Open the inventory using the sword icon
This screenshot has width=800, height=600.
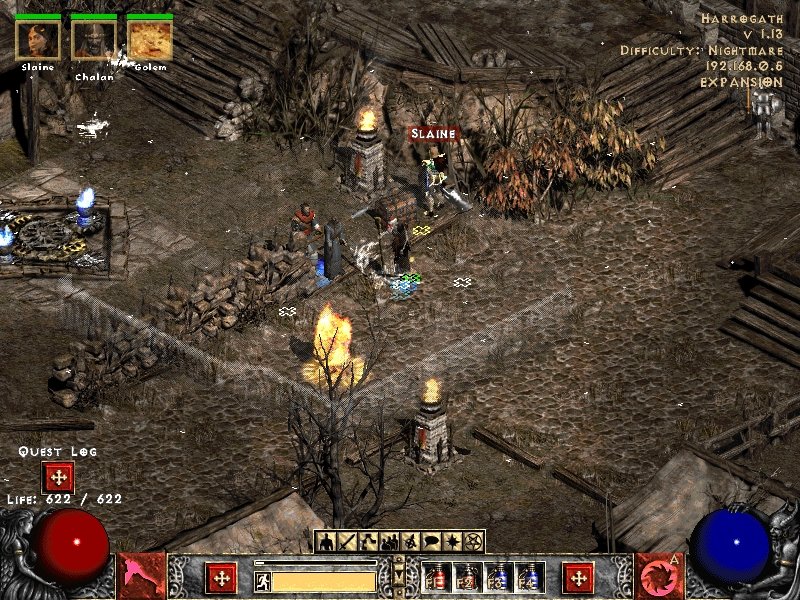[x=347, y=542]
